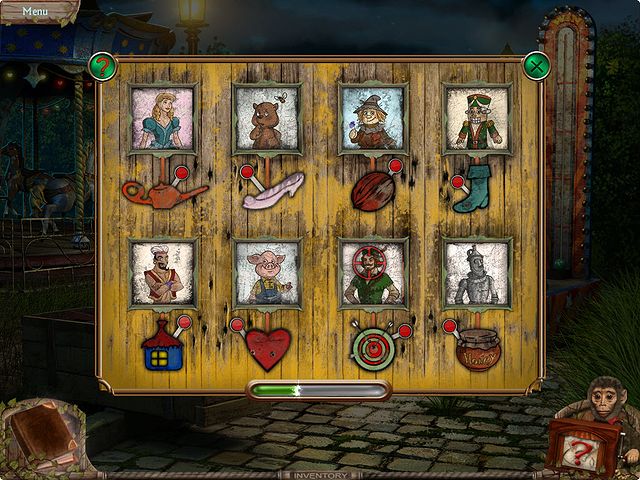Pick the gray tin man portrait

477,274
